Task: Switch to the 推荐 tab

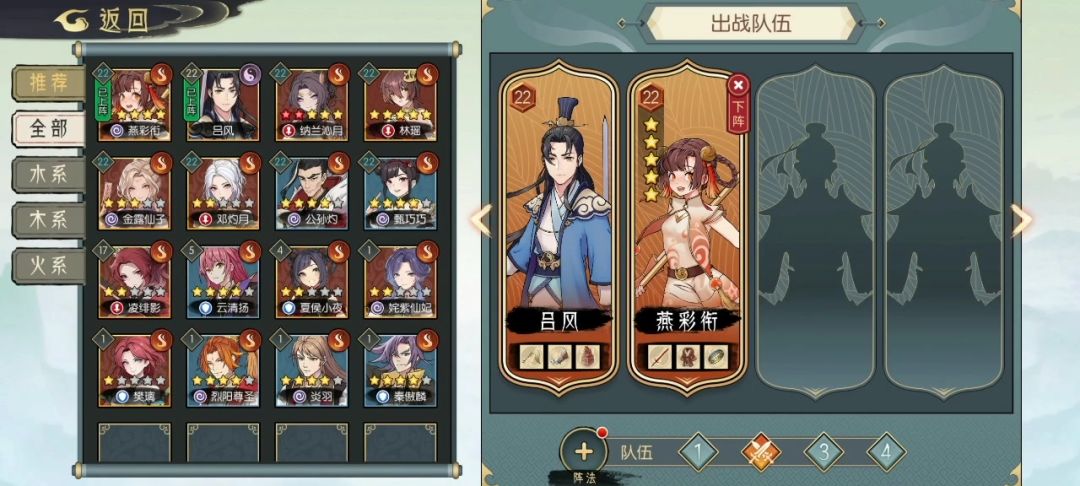Action: (47, 83)
